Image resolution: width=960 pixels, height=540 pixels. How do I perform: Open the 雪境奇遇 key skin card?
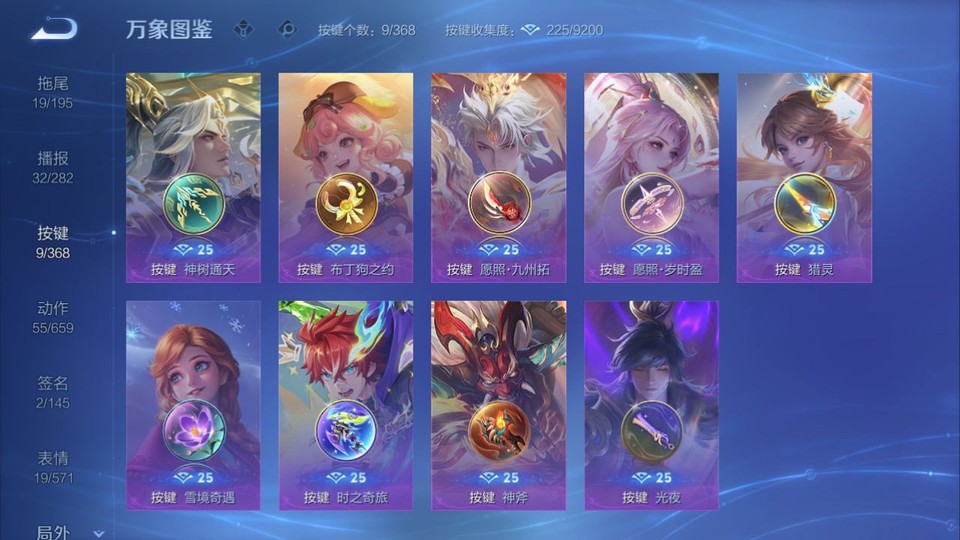click(x=193, y=405)
